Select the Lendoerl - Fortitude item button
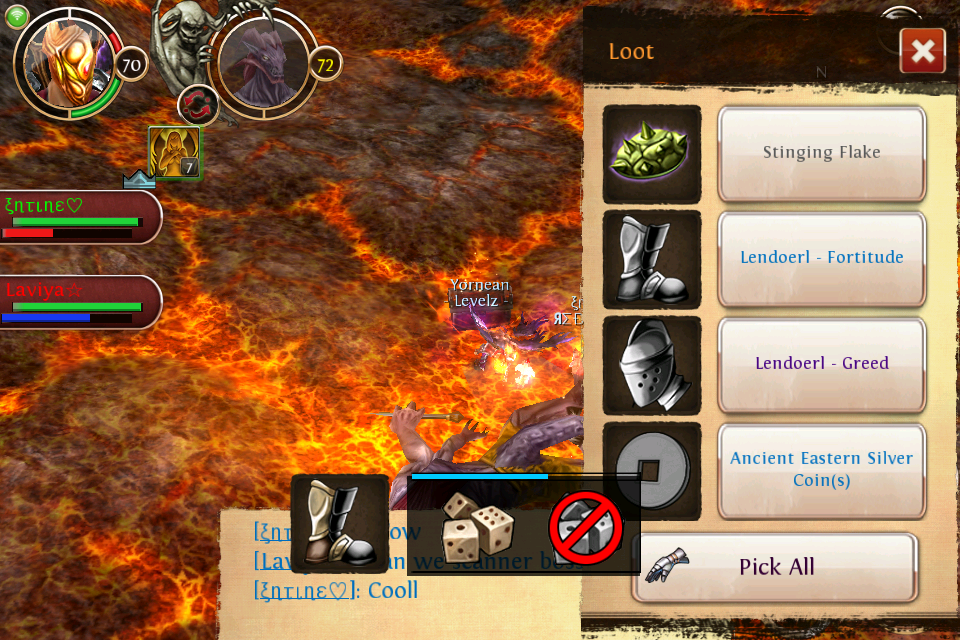Viewport: 960px width, 640px height. click(821, 258)
